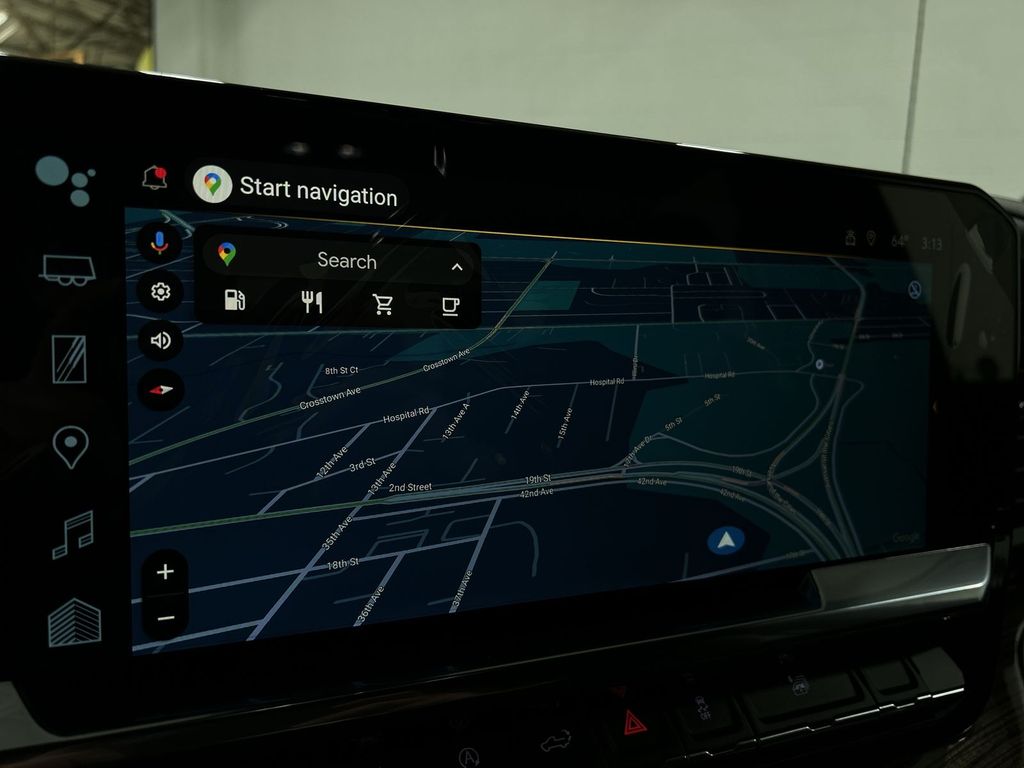Screen dimensions: 1024x768
Task: Open the notification bell with red dot
Action: point(154,178)
